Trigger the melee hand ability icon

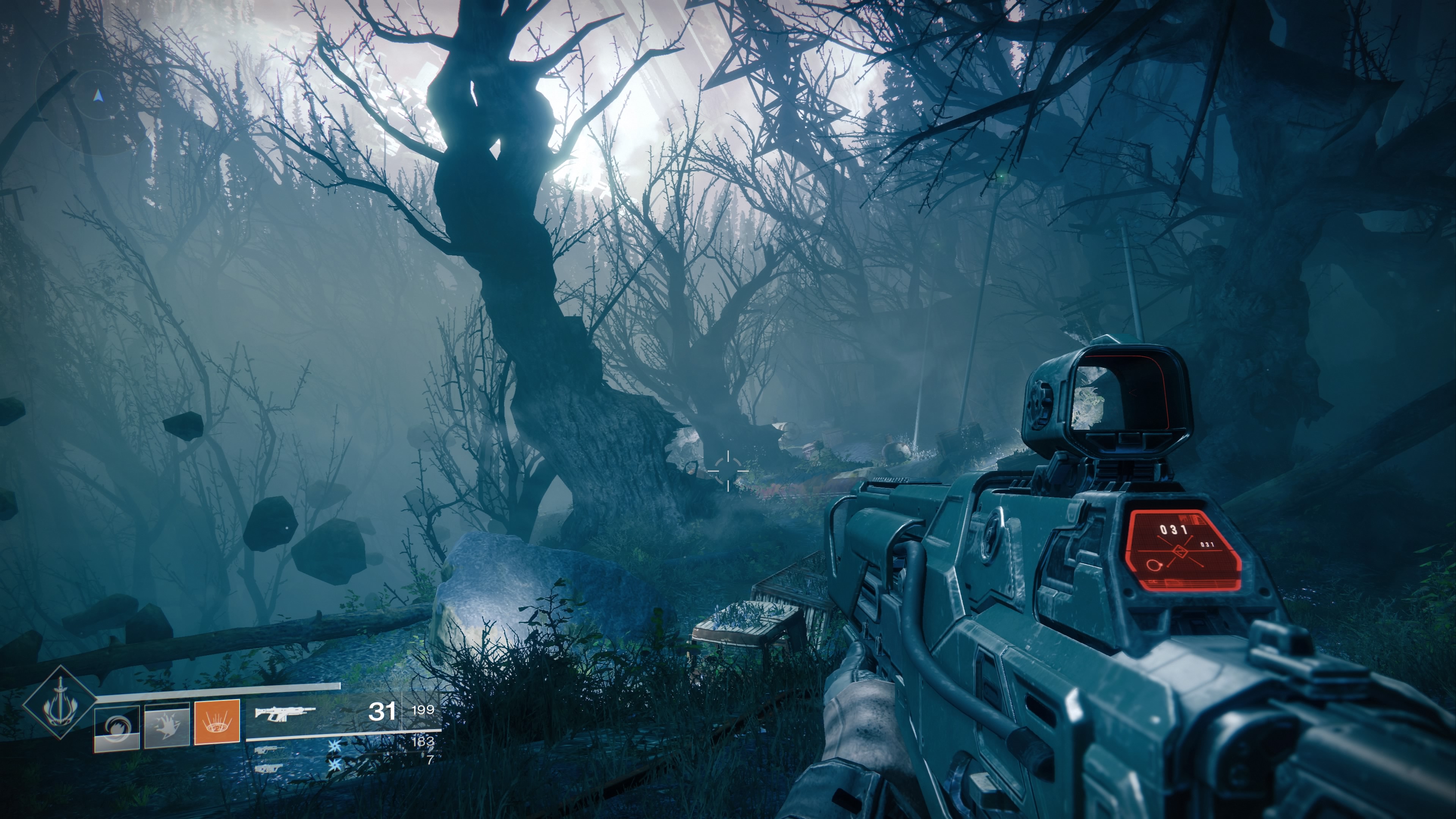point(167,726)
